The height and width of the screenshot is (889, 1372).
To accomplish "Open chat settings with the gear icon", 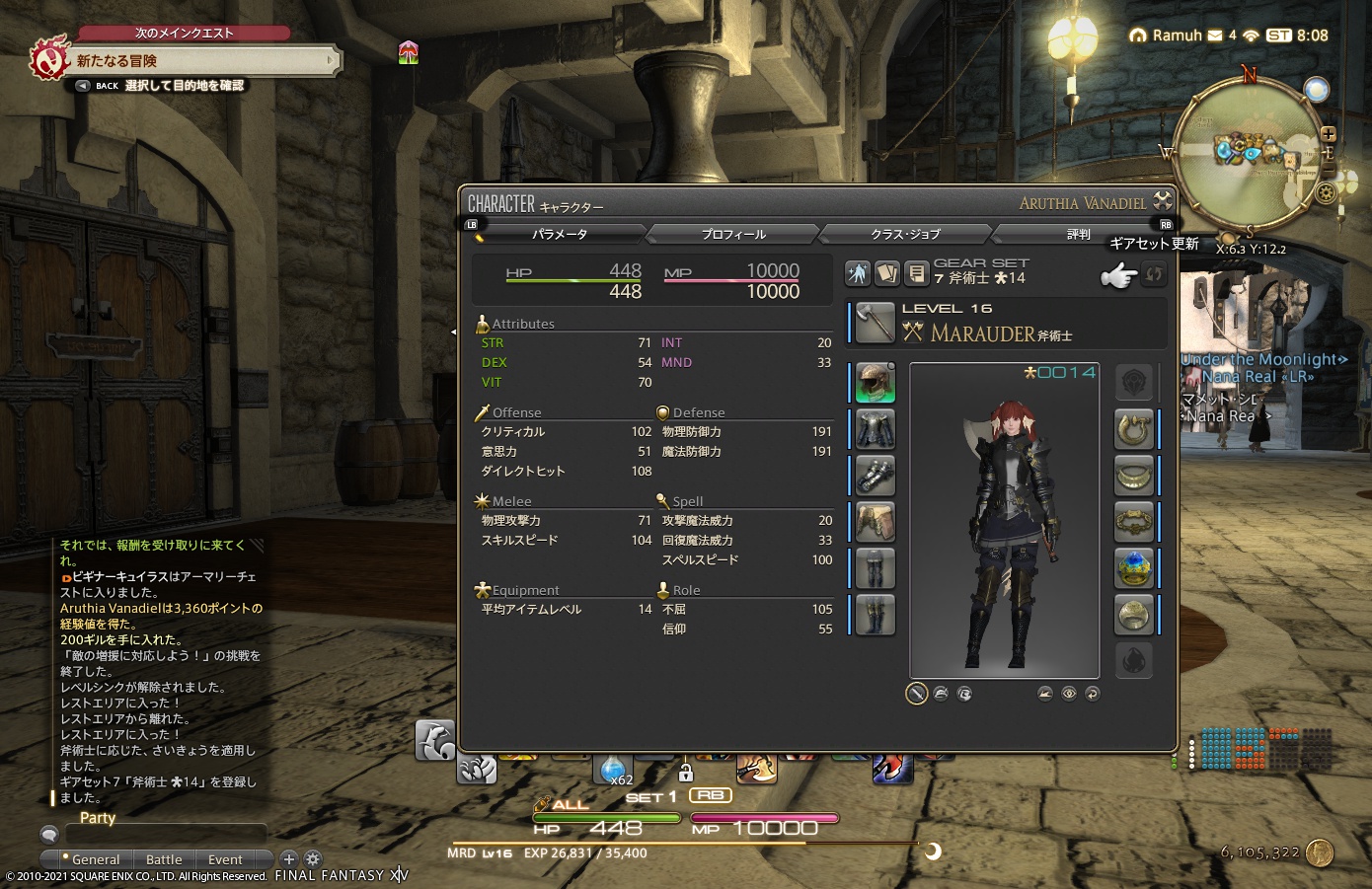I will pyautogui.click(x=312, y=859).
